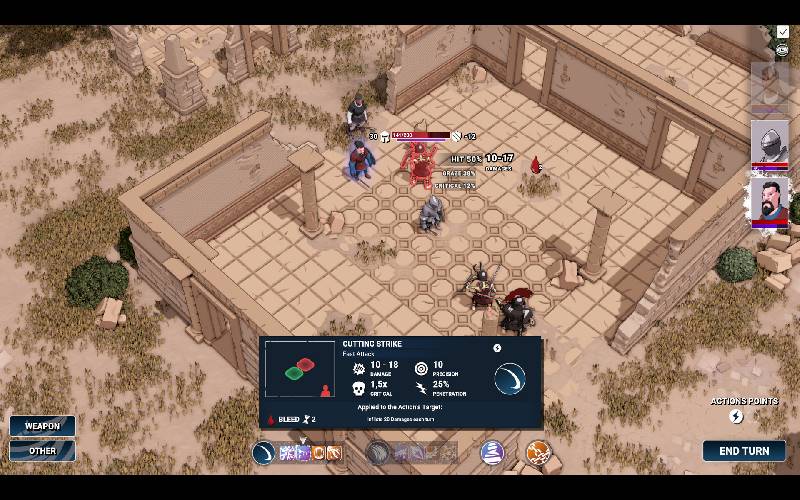Toggle the eye visibility icon

point(783,48)
